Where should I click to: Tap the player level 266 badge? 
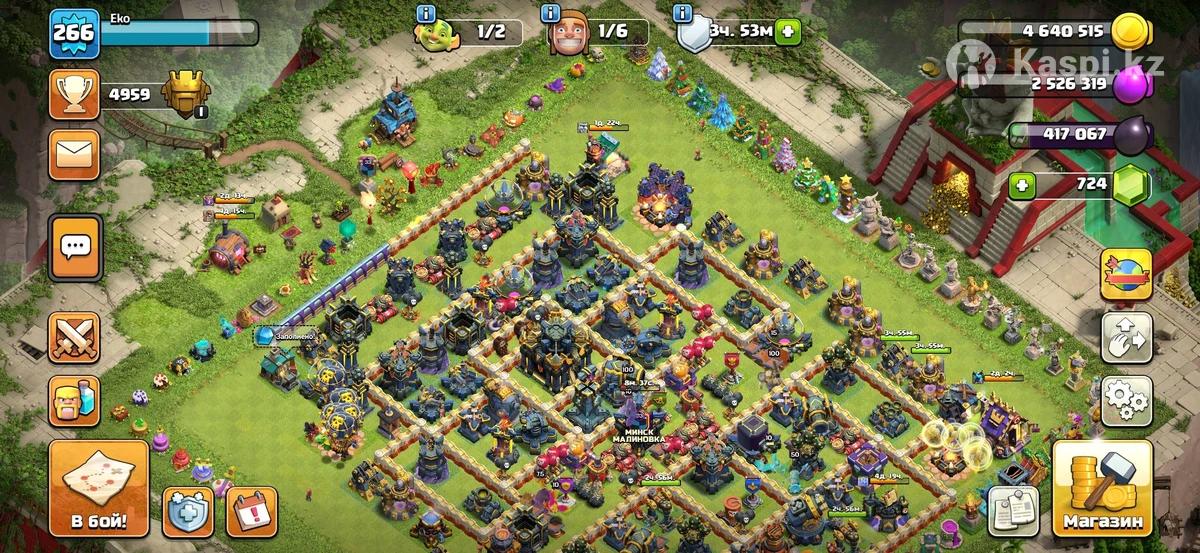click(x=74, y=33)
